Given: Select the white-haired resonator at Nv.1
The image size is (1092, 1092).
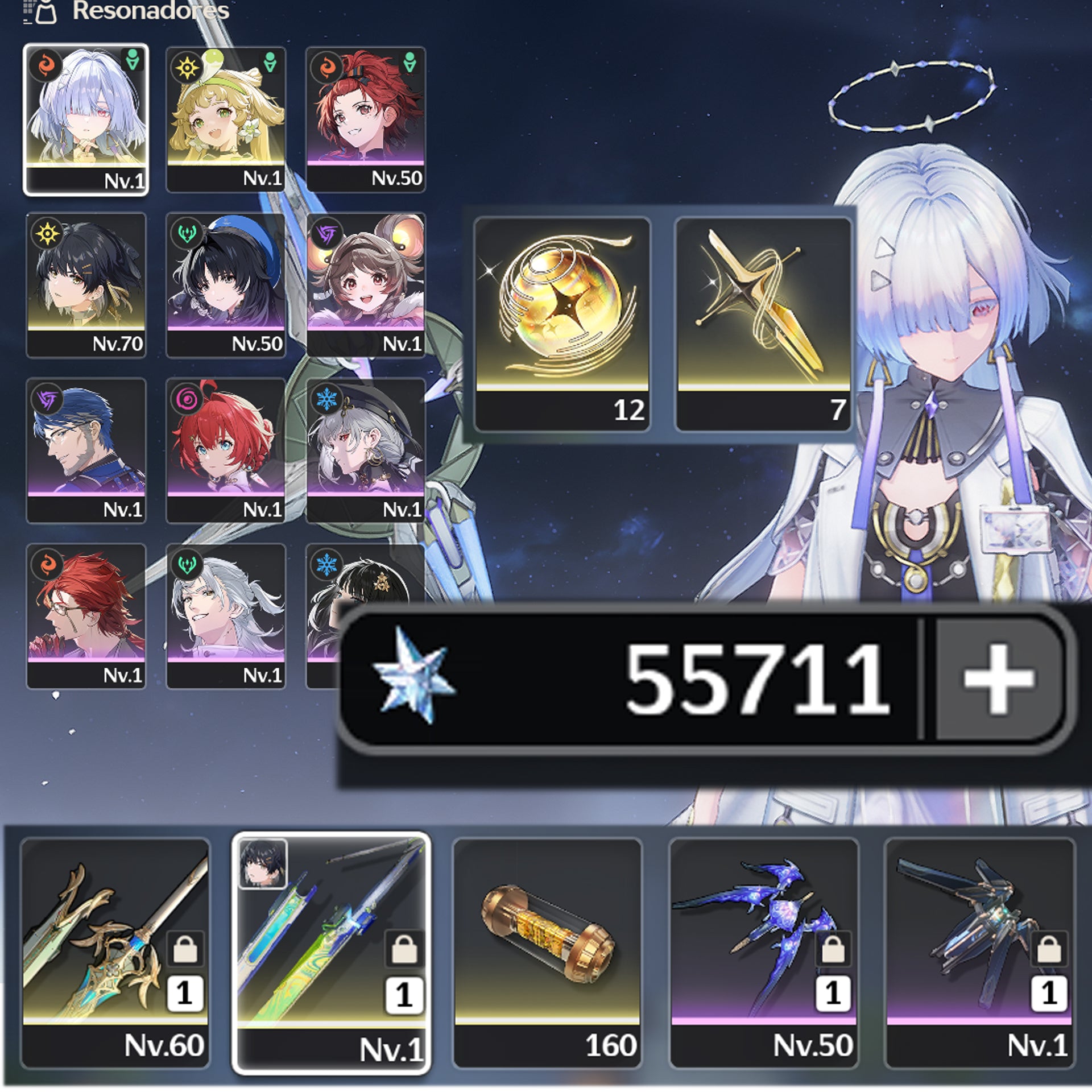Looking at the screenshot, I should tap(86, 119).
